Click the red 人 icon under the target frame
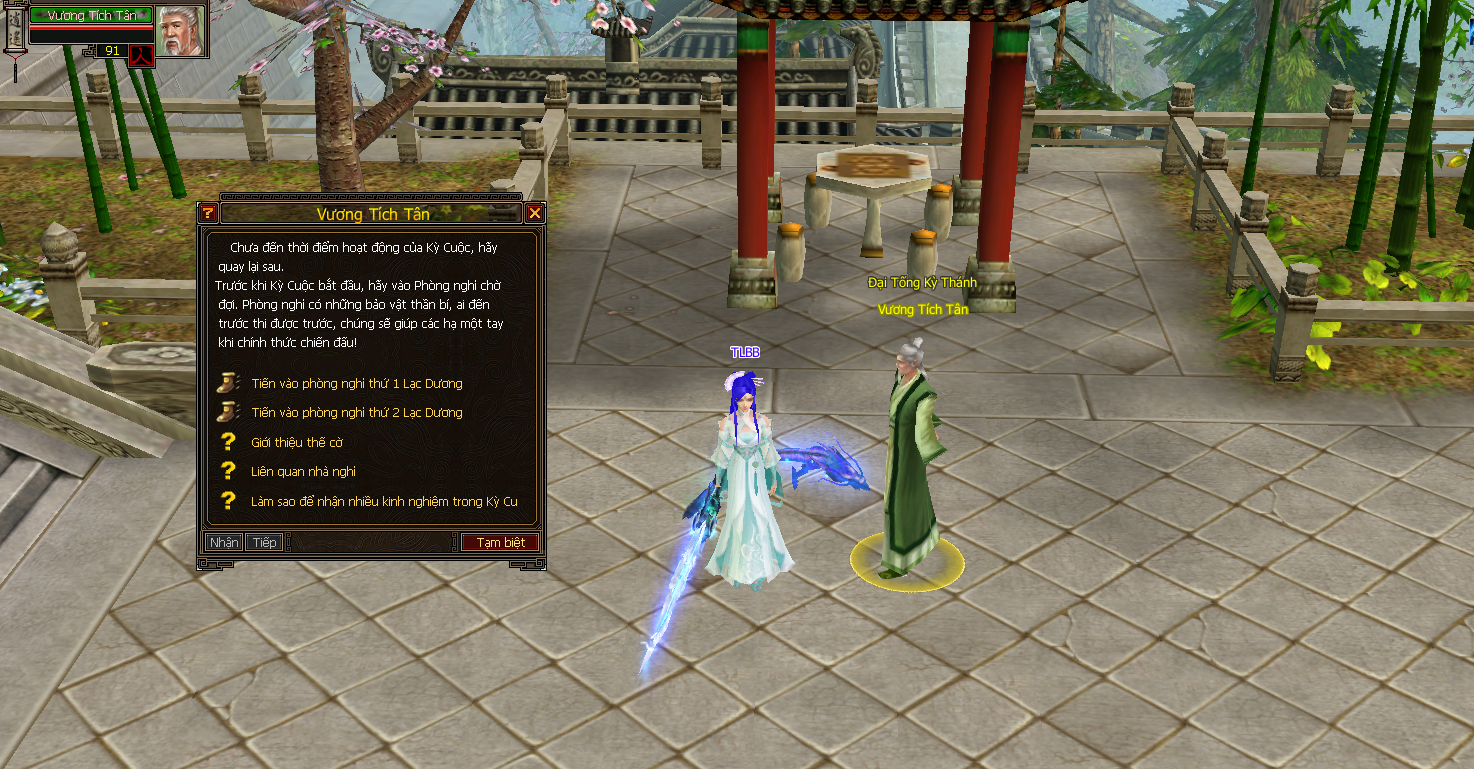The width and height of the screenshot is (1474, 769). tap(140, 52)
